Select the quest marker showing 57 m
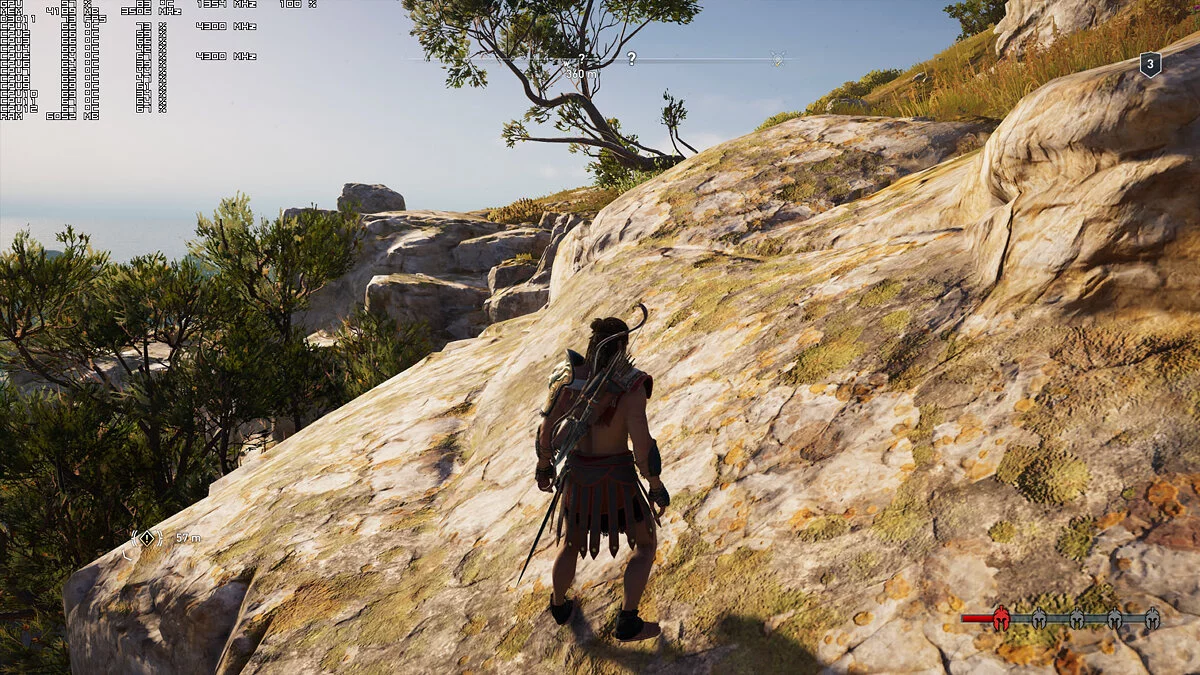The width and height of the screenshot is (1200, 675). click(x=148, y=538)
